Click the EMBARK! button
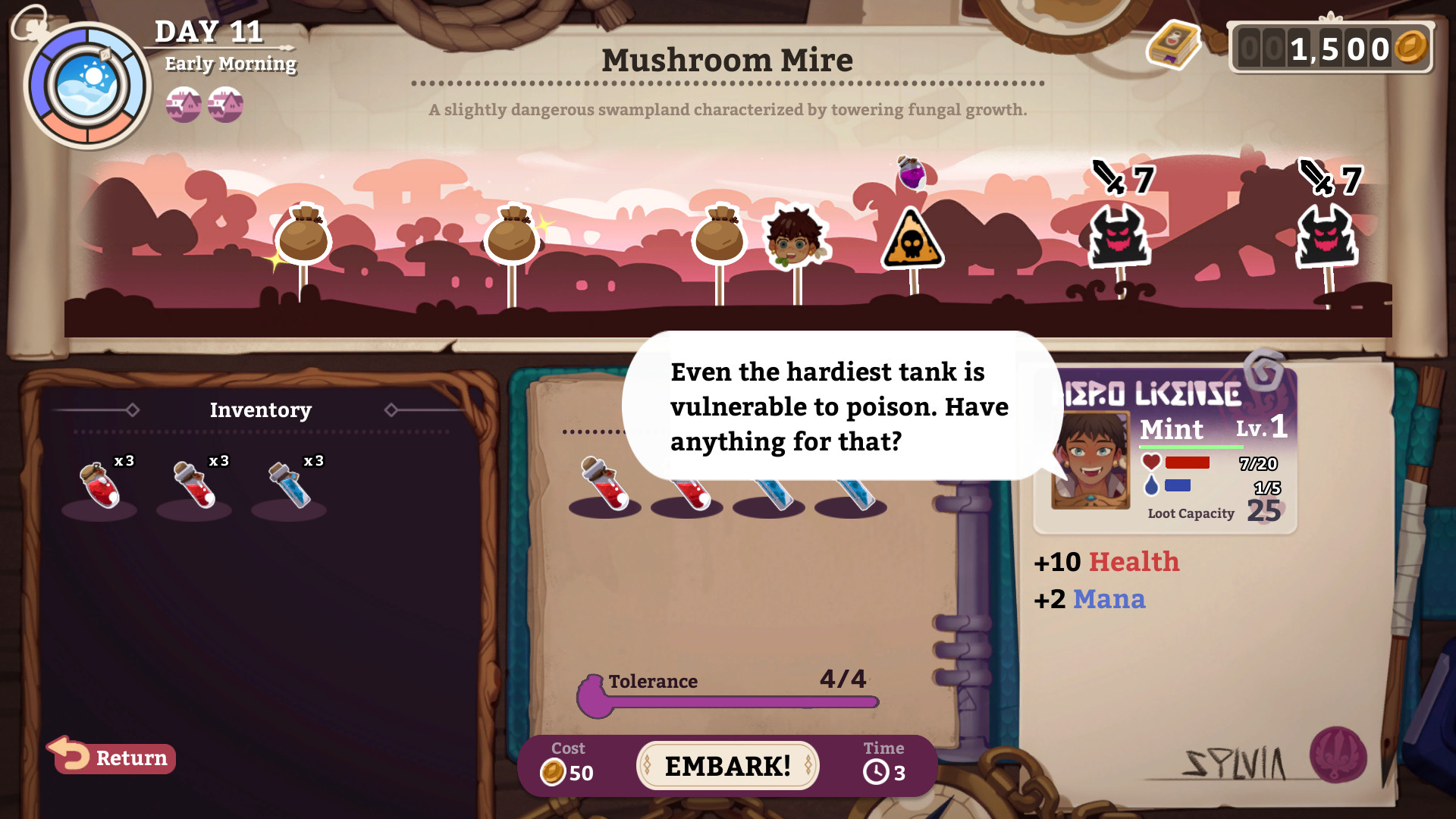1456x819 pixels. [726, 765]
